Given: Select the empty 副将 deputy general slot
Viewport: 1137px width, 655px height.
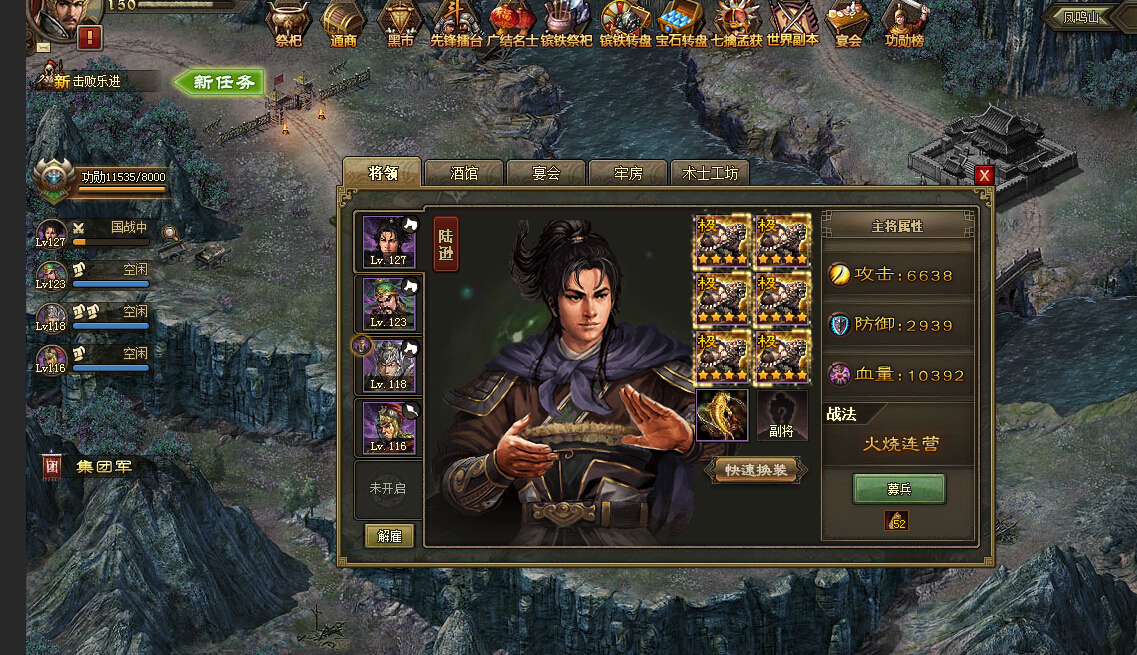Looking at the screenshot, I should tap(782, 415).
